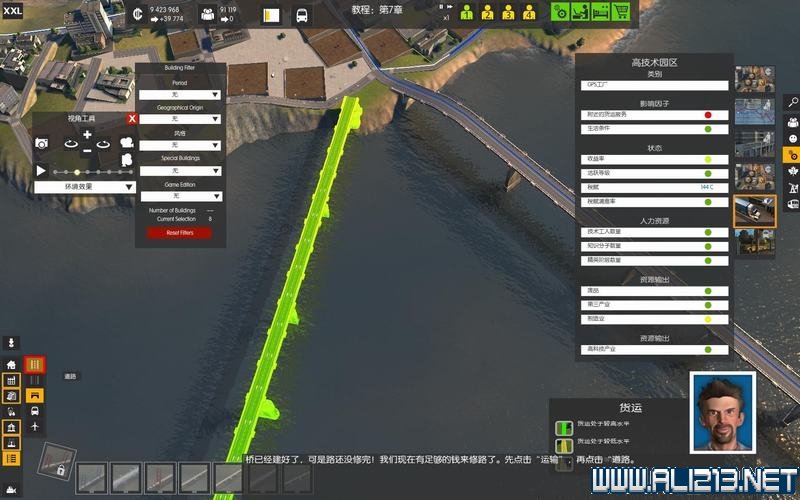
Task: Take a screenshot with the camera icon
Action: point(42,144)
